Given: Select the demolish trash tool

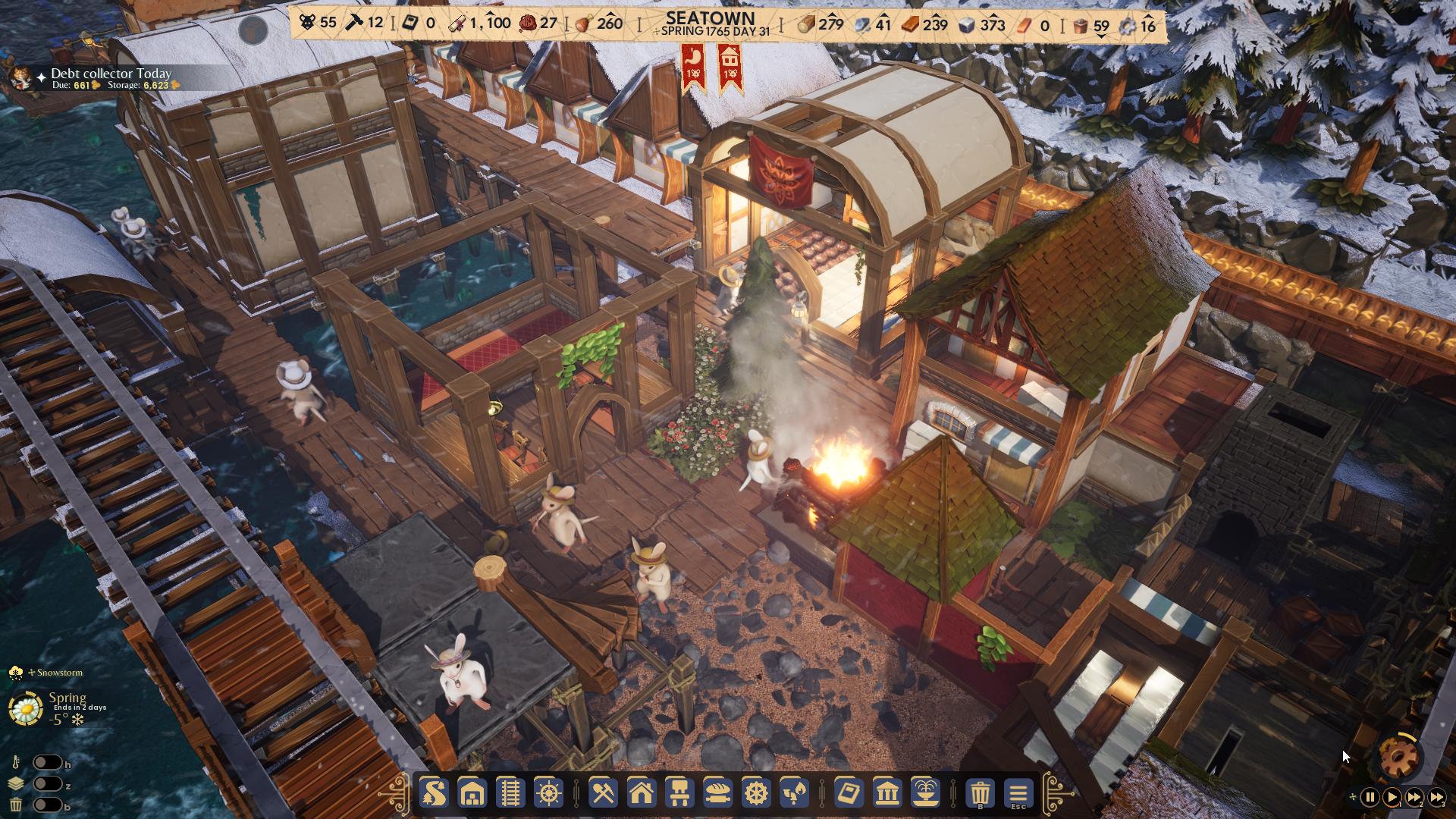Looking at the screenshot, I should (978, 794).
